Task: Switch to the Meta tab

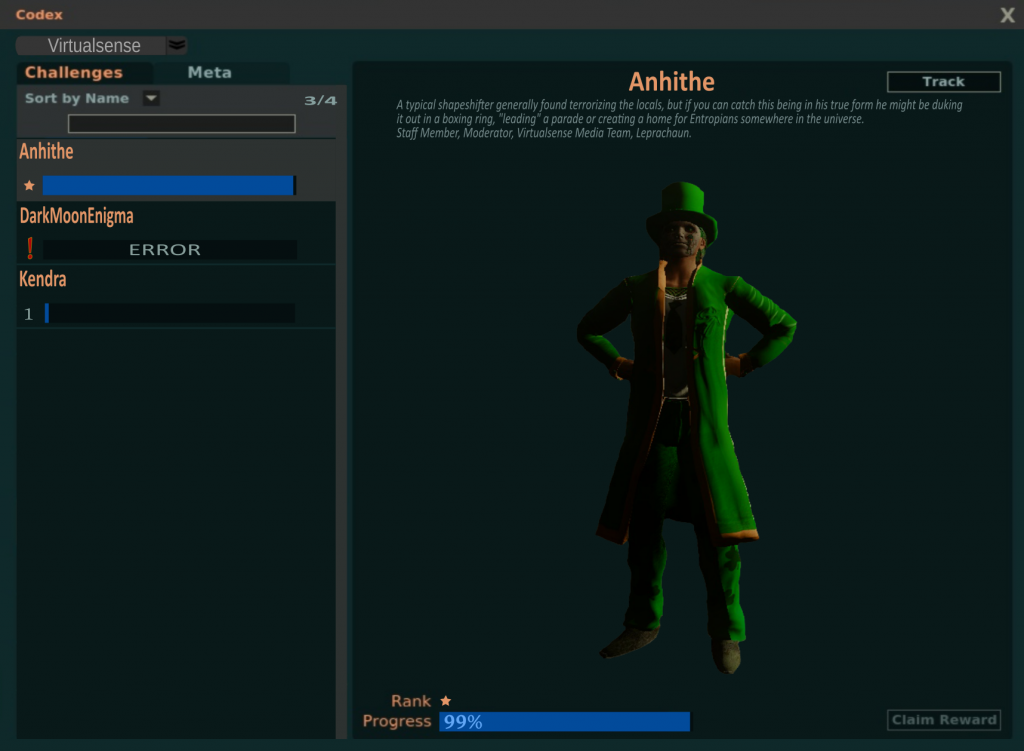Action: click(x=210, y=73)
